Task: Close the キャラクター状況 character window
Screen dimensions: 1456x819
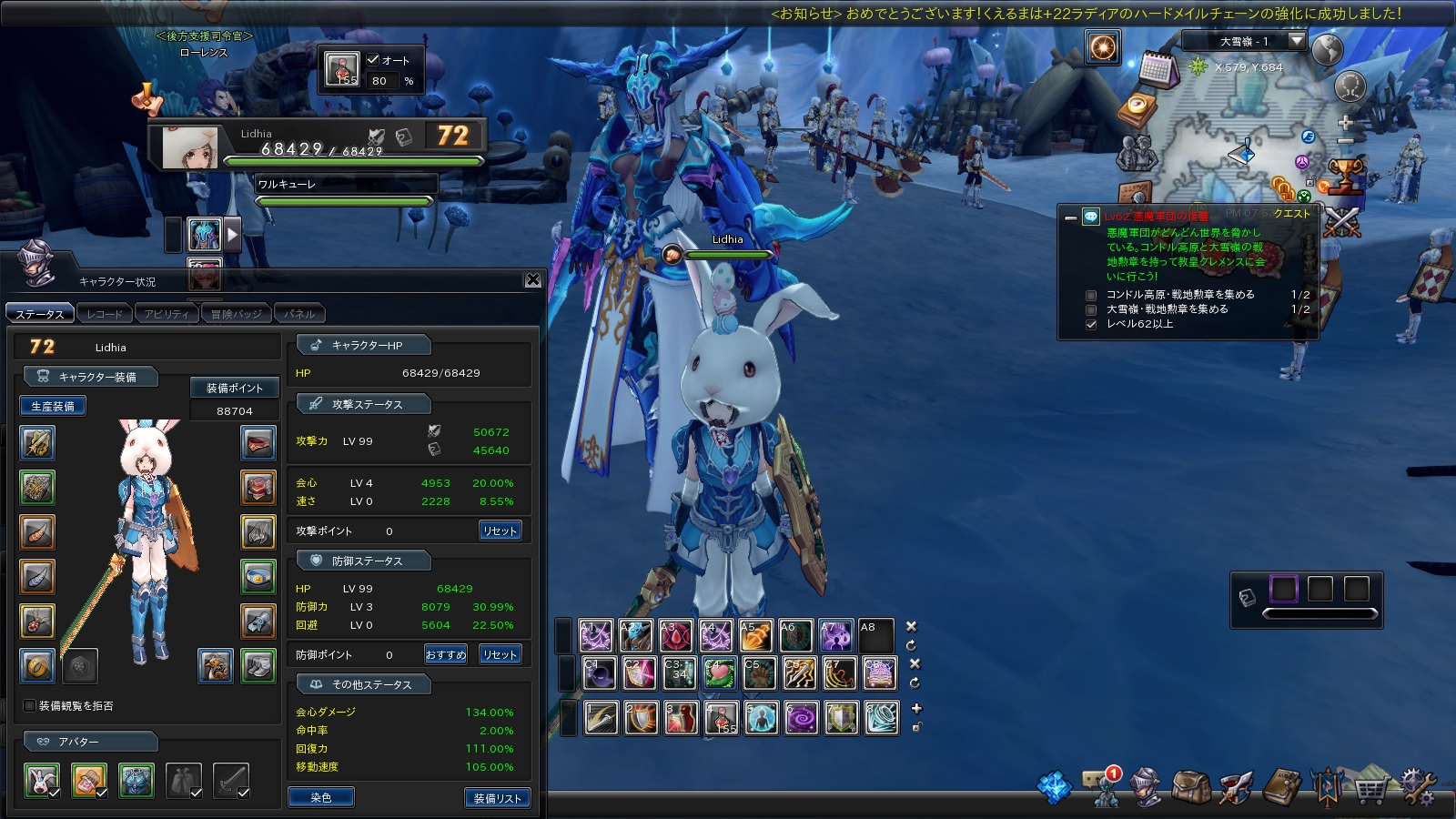Action: [x=533, y=280]
